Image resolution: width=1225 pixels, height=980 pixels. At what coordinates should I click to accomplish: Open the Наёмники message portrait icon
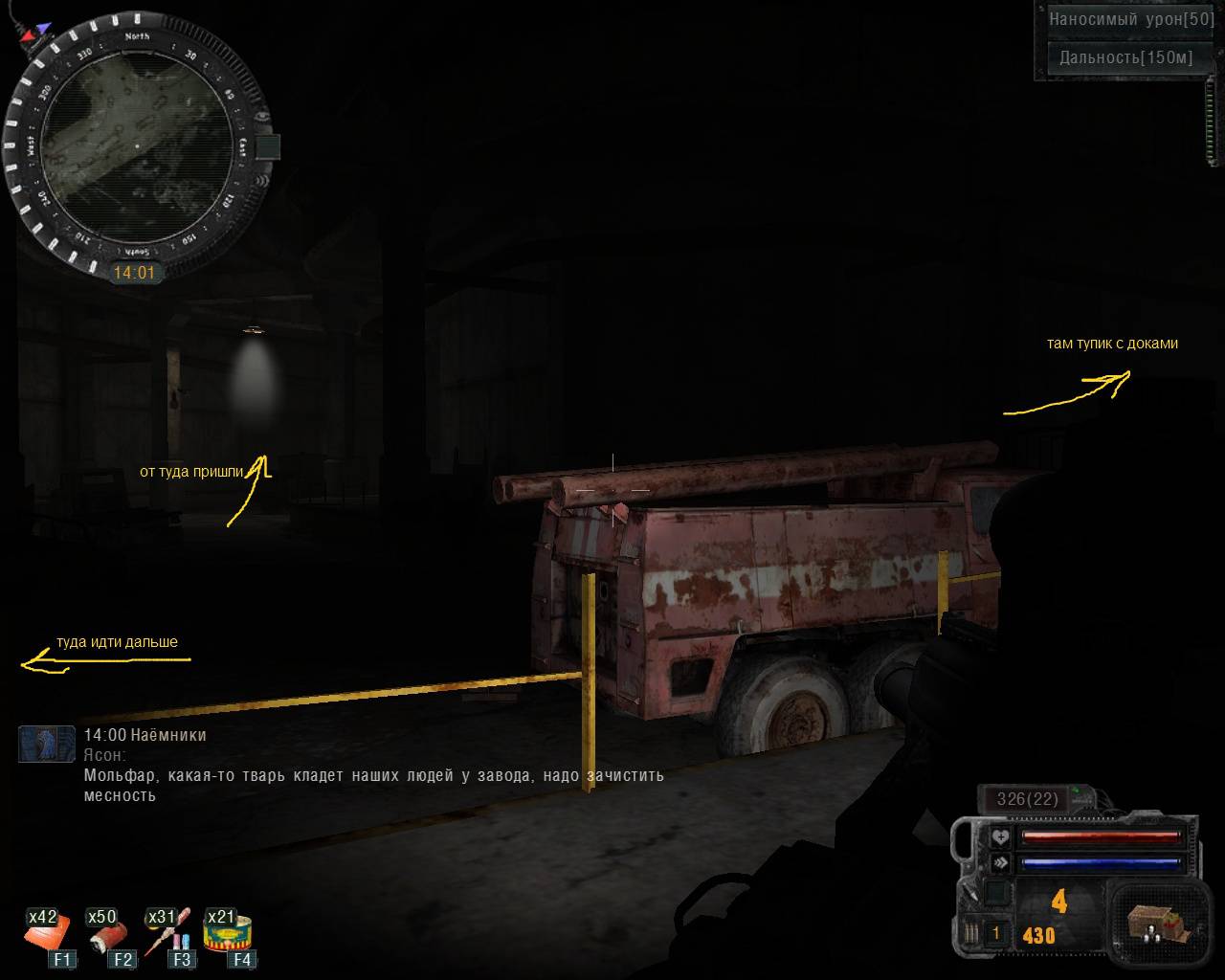[46, 744]
